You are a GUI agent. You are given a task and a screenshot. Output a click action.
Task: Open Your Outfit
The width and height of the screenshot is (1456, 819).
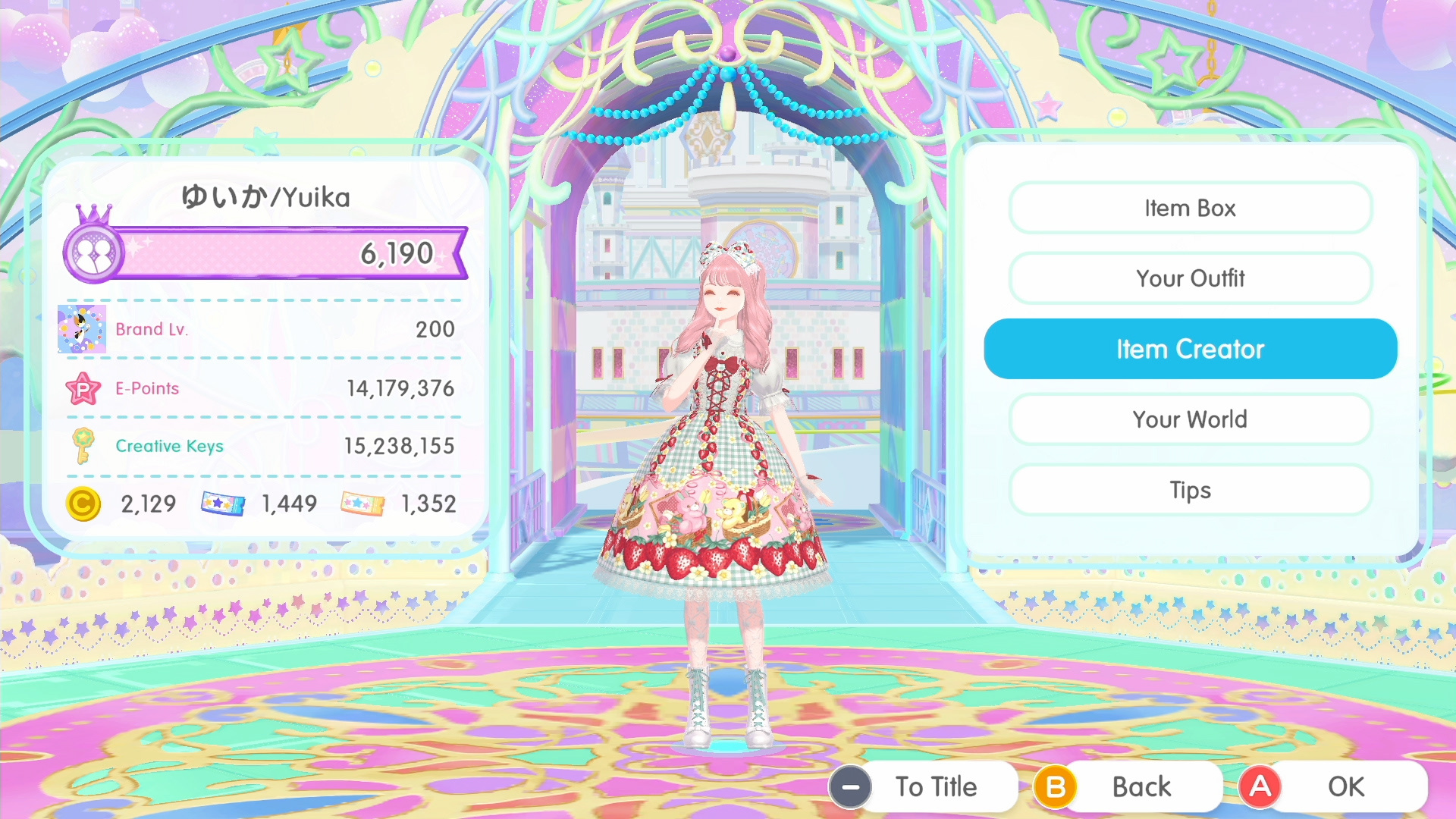(1190, 278)
